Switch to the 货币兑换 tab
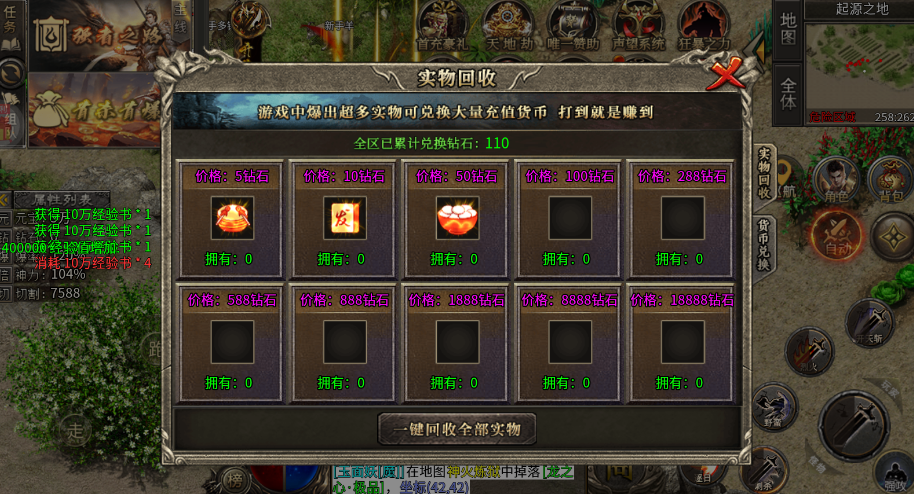Viewport: 914px width, 494px height. point(762,246)
